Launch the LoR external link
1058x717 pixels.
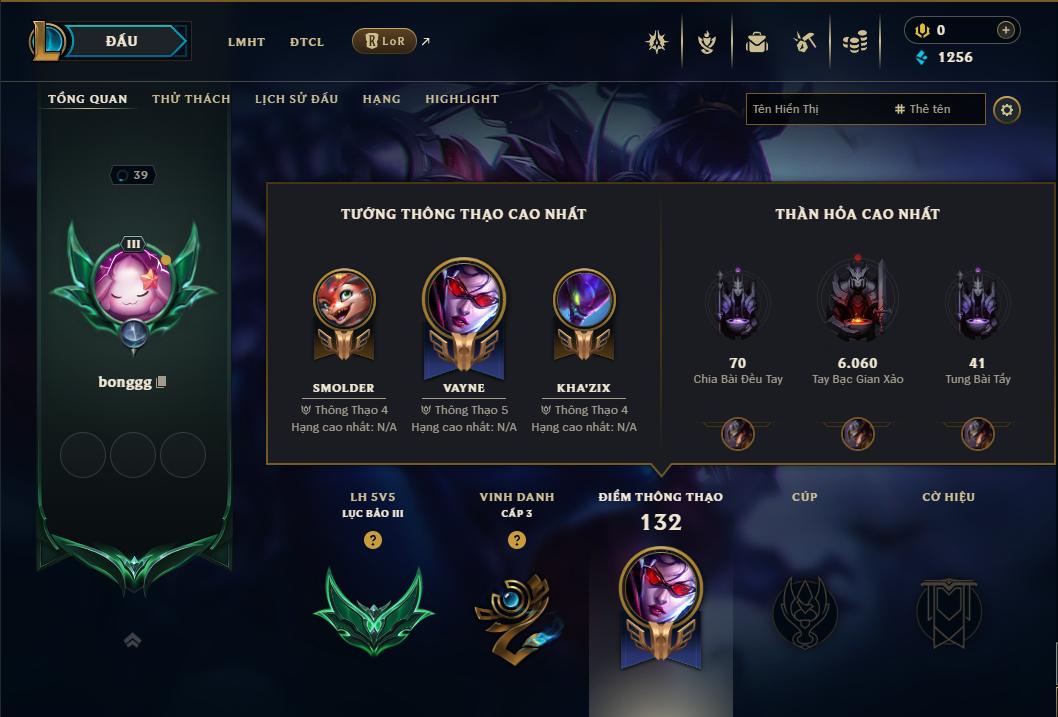click(x=385, y=41)
